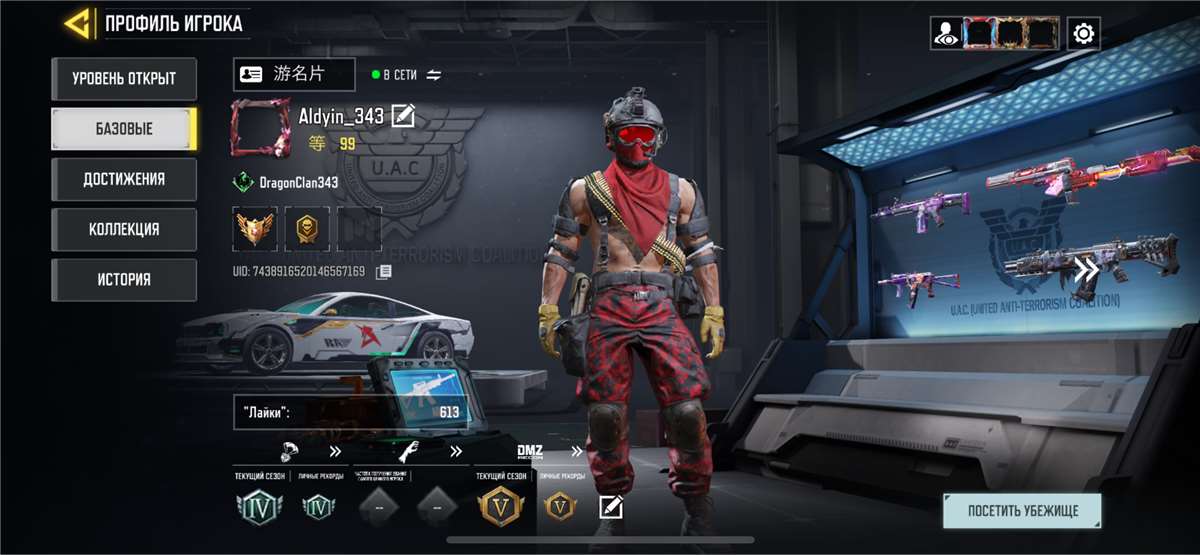The image size is (1200, 555).
Task: Toggle the online status switch arrows
Action: coord(433,75)
